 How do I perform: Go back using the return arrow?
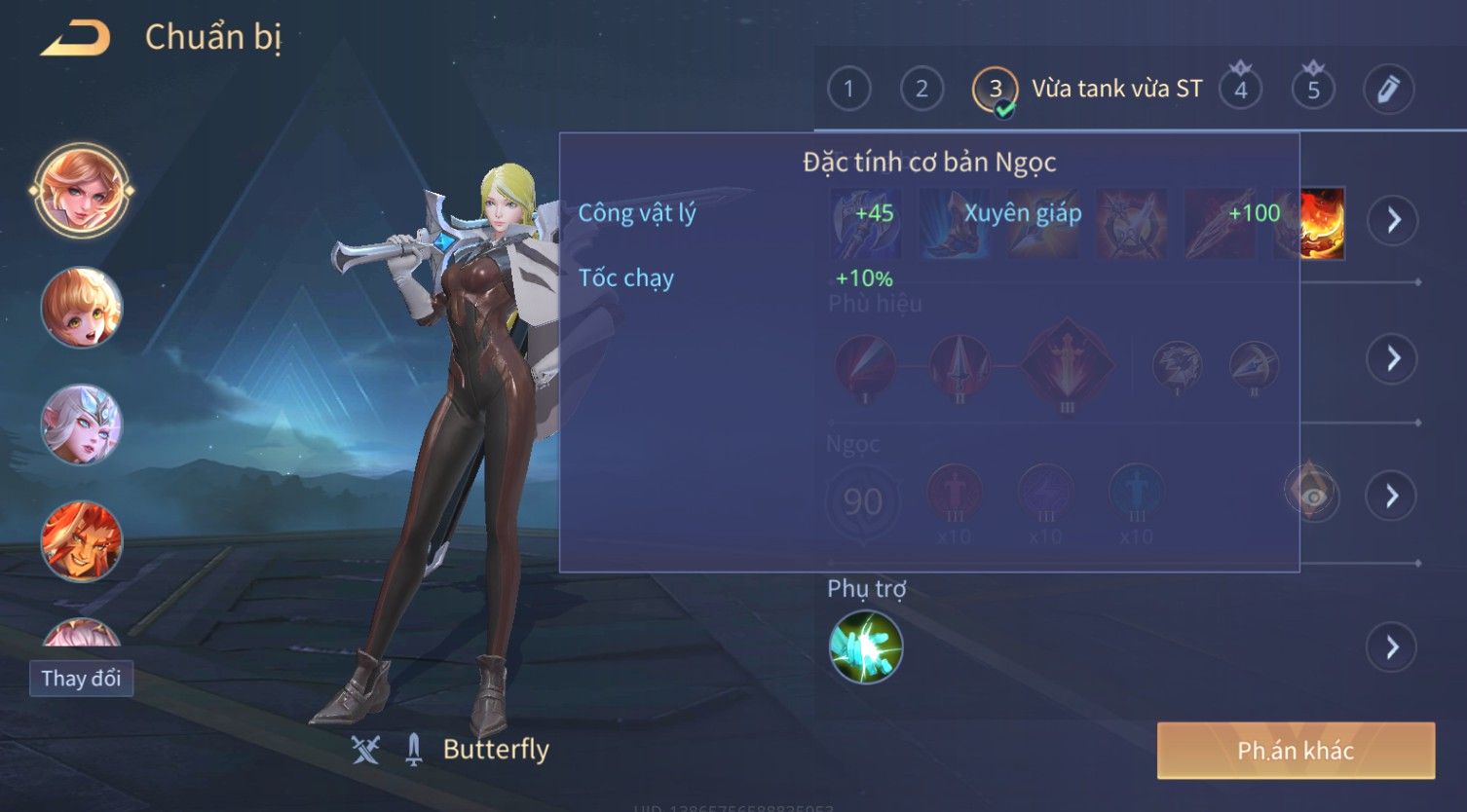click(75, 39)
